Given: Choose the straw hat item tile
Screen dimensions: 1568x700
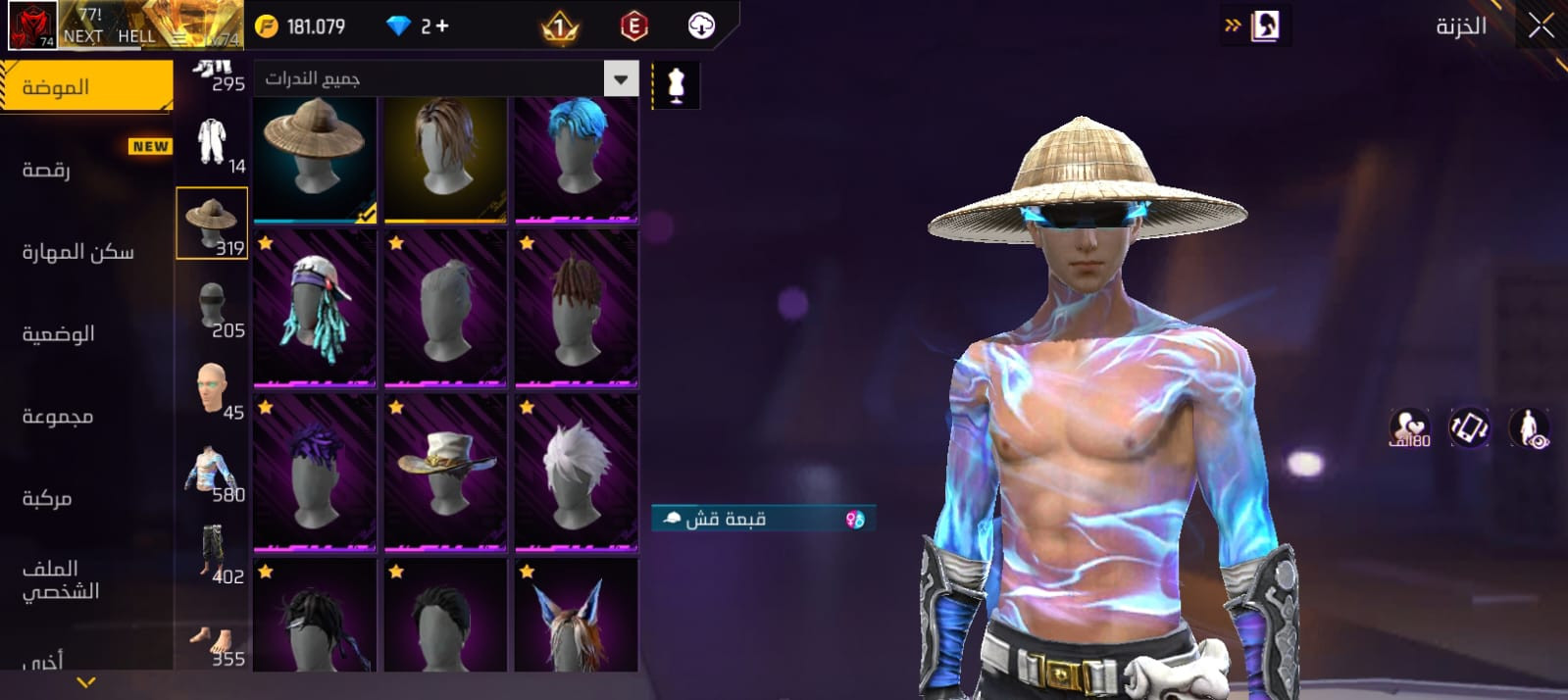Looking at the screenshot, I should point(315,159).
